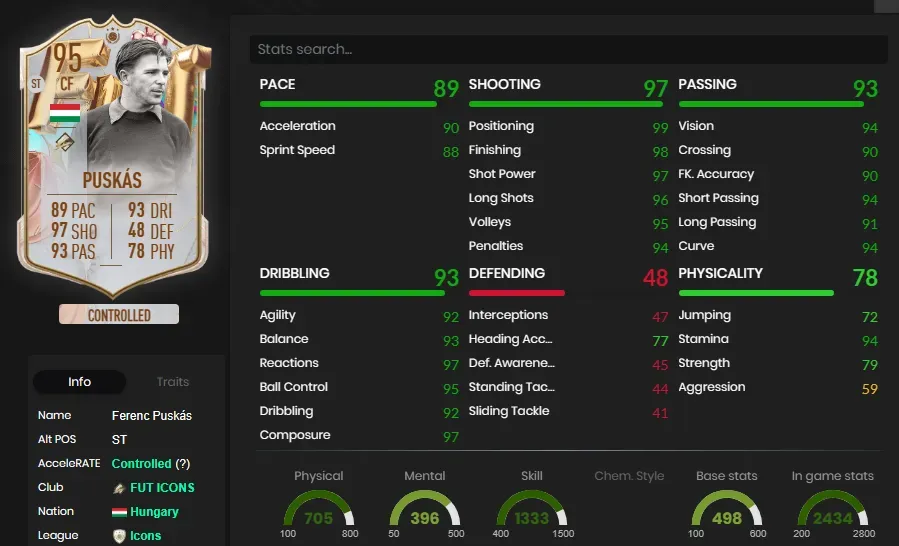The width and height of the screenshot is (899, 546).
Task: Open the Icons league link
Action: click(145, 535)
